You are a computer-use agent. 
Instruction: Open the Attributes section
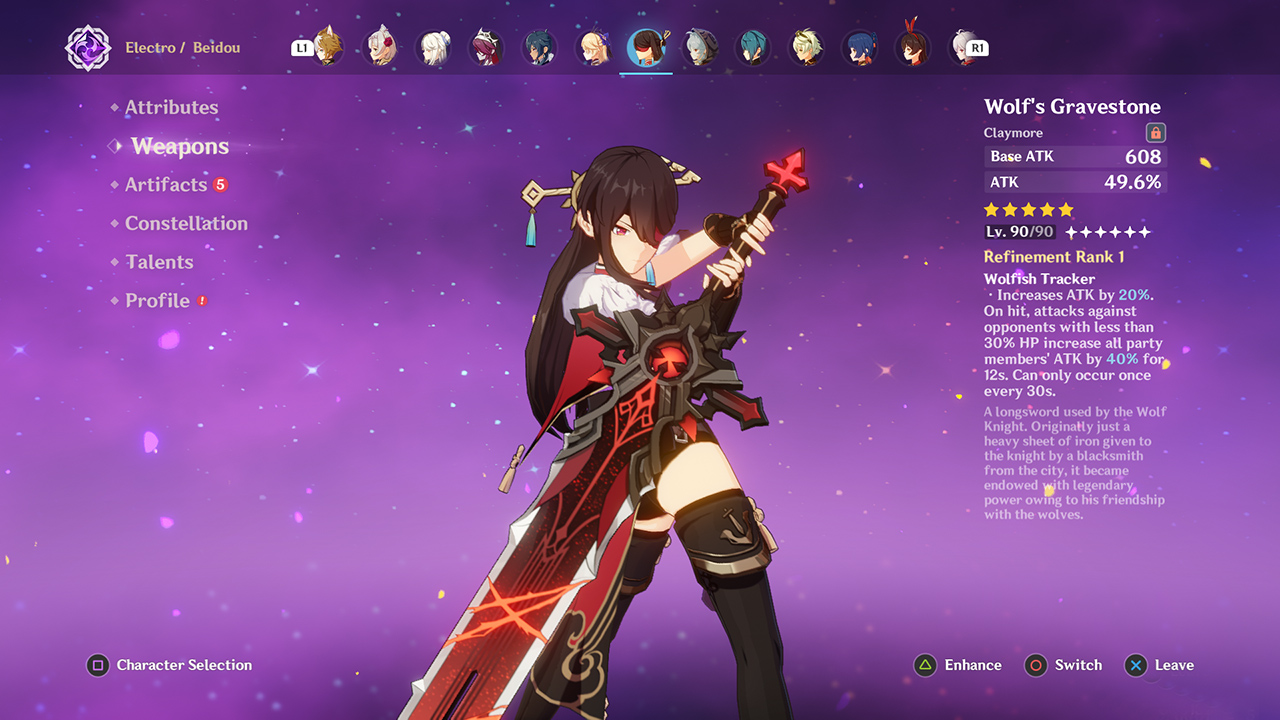pyautogui.click(x=172, y=107)
